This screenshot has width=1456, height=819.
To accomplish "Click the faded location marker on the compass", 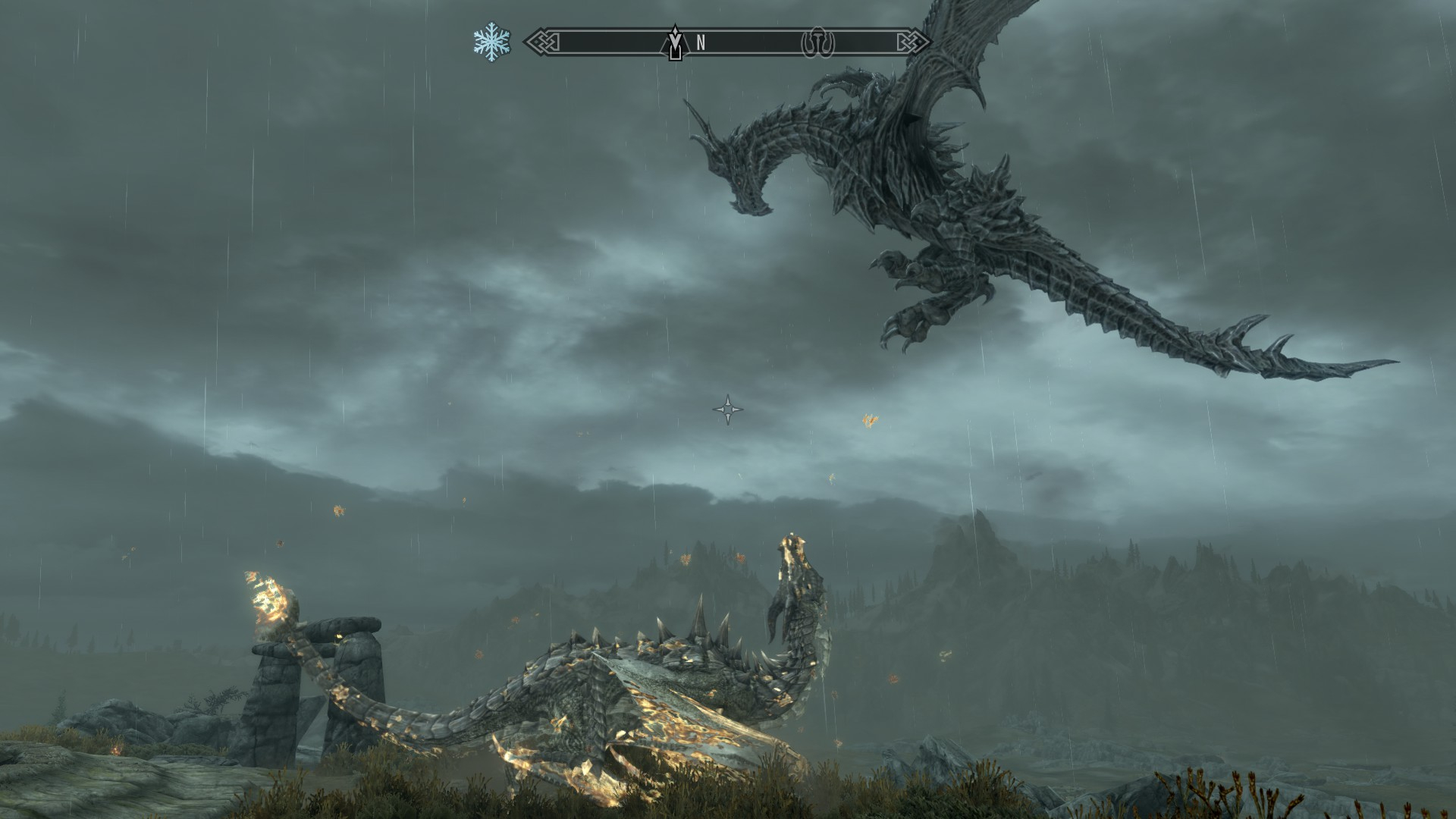I will [818, 44].
